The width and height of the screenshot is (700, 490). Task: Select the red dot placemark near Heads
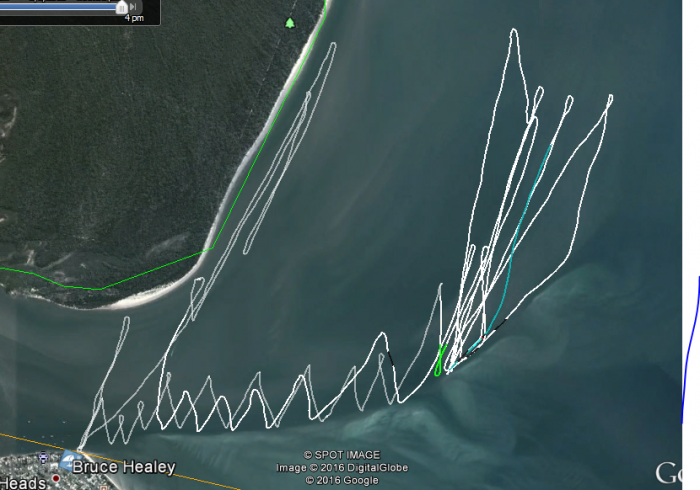coord(56,478)
